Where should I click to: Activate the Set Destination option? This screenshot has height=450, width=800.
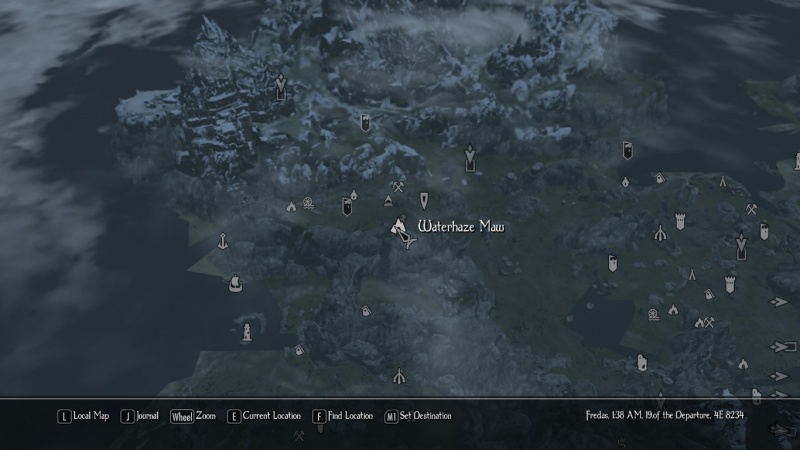pos(418,416)
